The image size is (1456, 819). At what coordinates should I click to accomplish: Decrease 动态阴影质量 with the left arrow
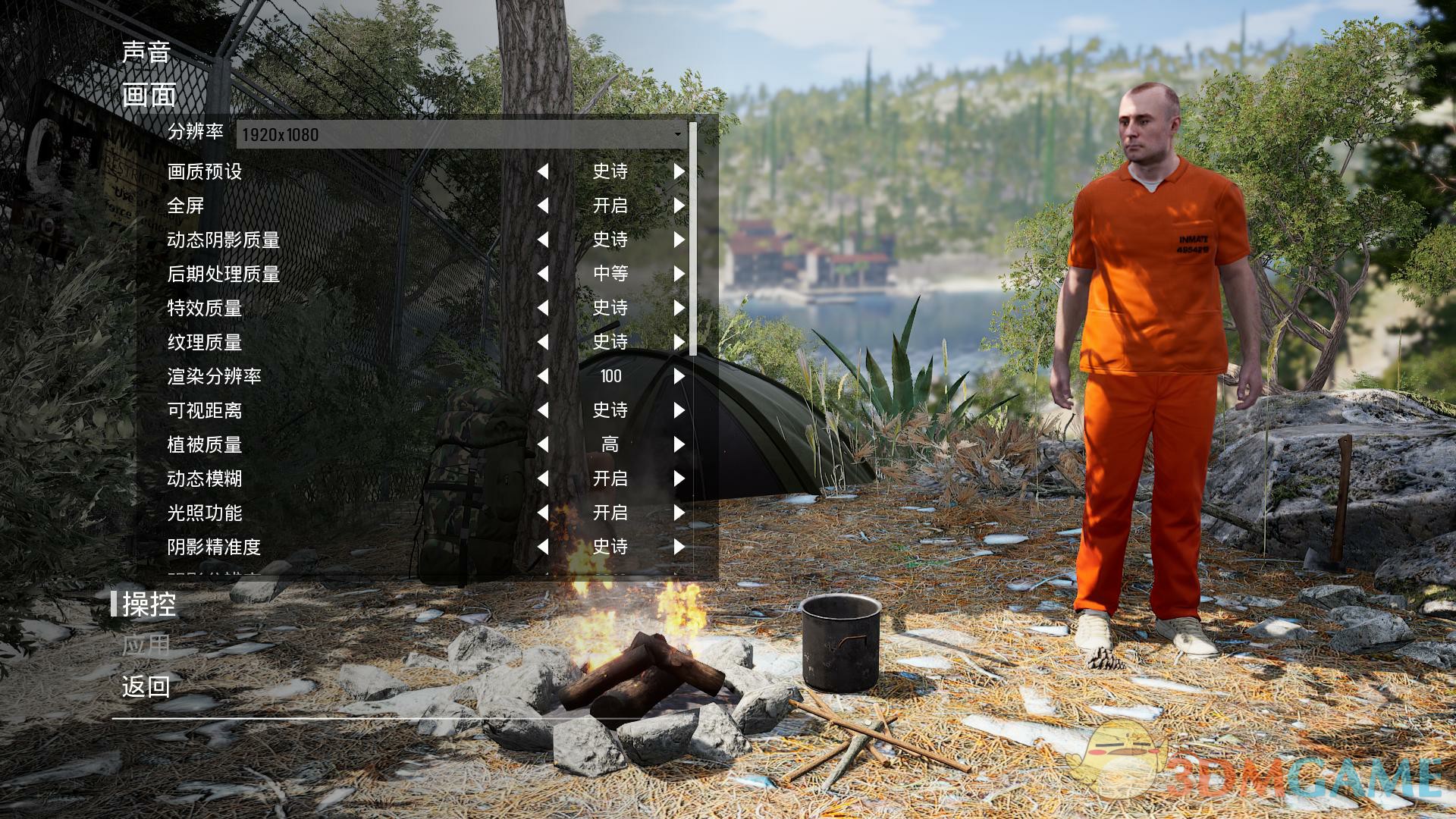point(543,240)
